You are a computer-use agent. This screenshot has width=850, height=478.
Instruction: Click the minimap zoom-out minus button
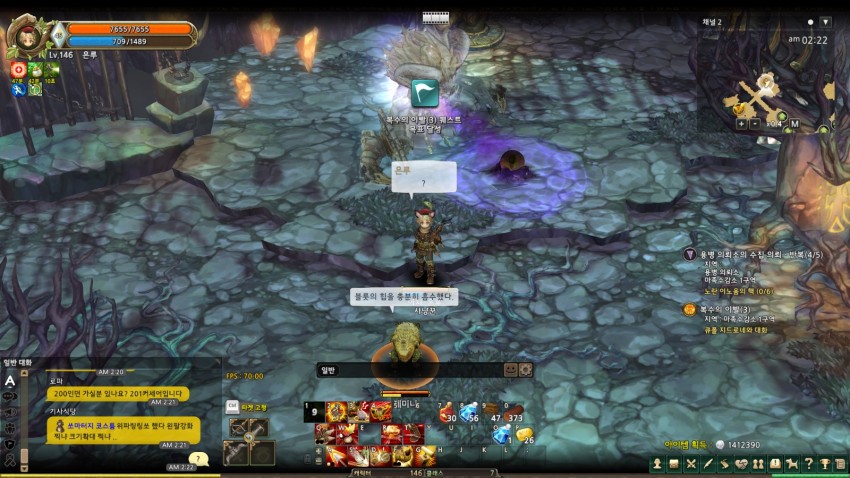click(754, 124)
